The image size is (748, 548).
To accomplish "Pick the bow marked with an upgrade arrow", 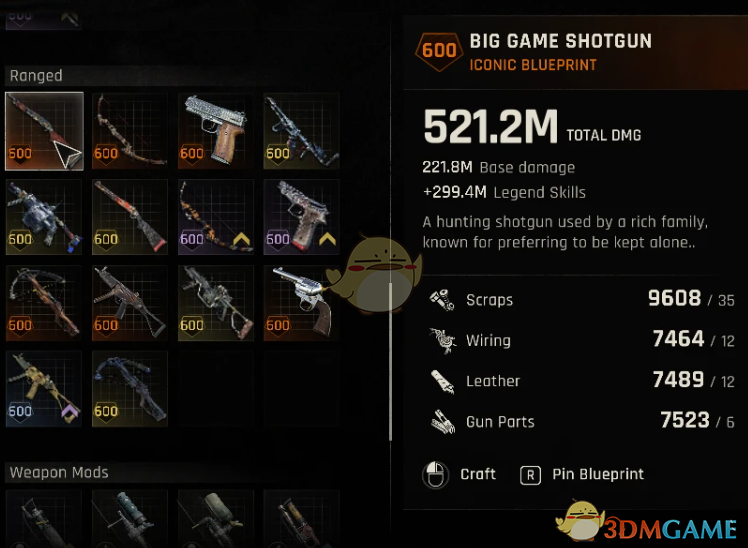I will [215, 217].
